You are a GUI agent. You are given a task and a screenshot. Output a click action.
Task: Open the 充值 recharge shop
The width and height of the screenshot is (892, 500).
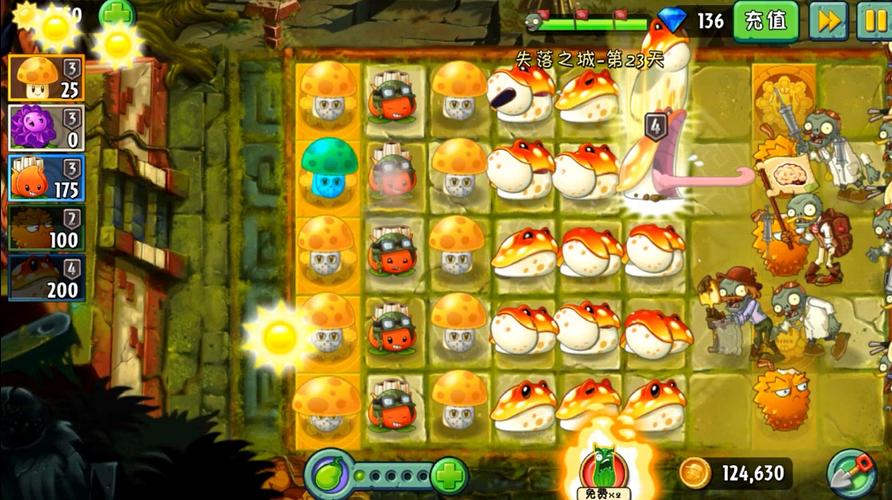766,20
